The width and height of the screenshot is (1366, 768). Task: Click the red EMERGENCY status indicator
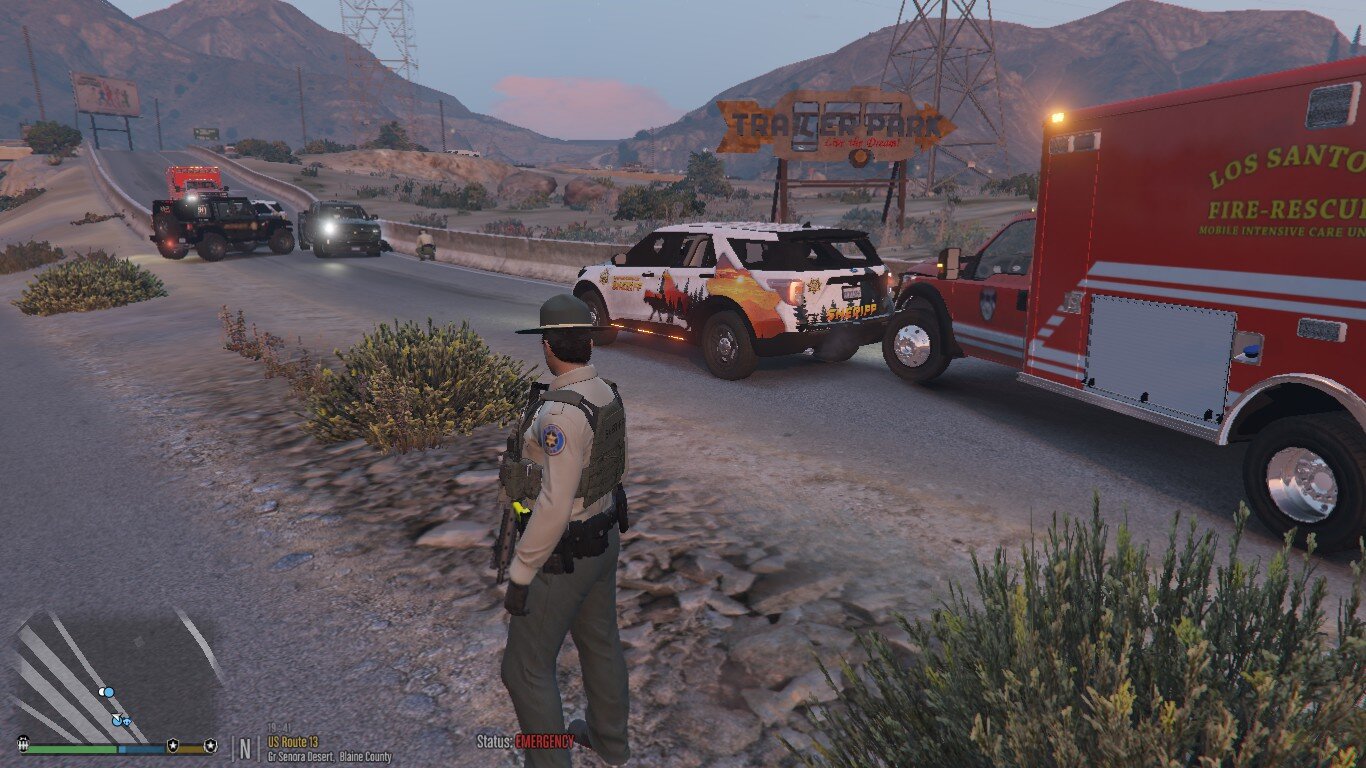click(544, 742)
